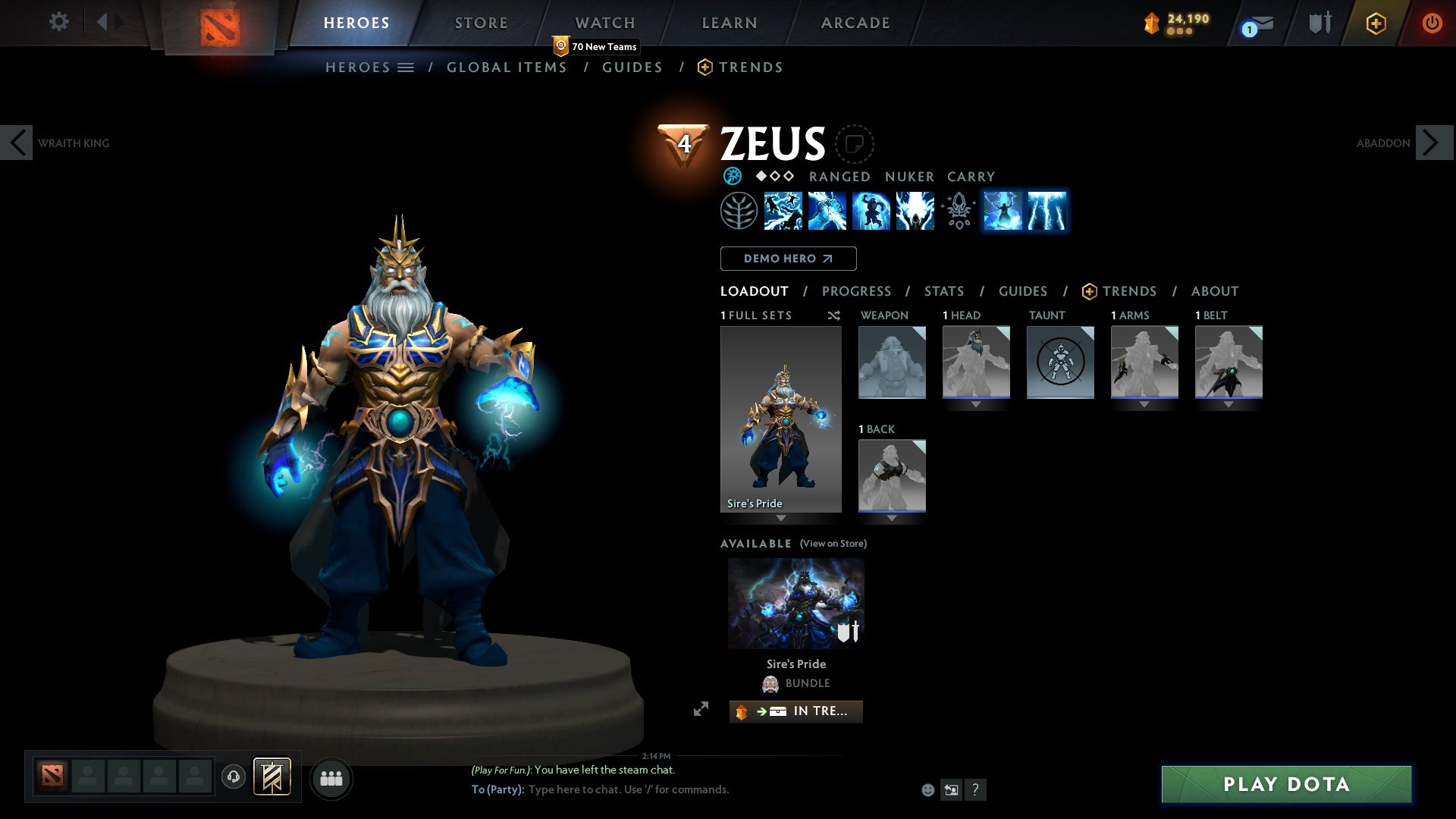Image resolution: width=1456 pixels, height=819 pixels.
Task: Open the settings gear icon
Action: pos(58,22)
